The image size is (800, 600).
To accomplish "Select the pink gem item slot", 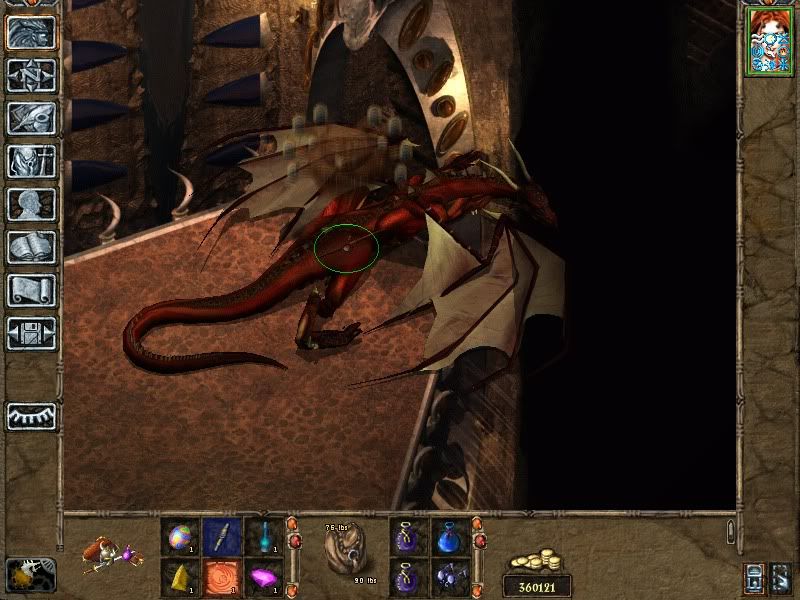I will pyautogui.click(x=263, y=576).
